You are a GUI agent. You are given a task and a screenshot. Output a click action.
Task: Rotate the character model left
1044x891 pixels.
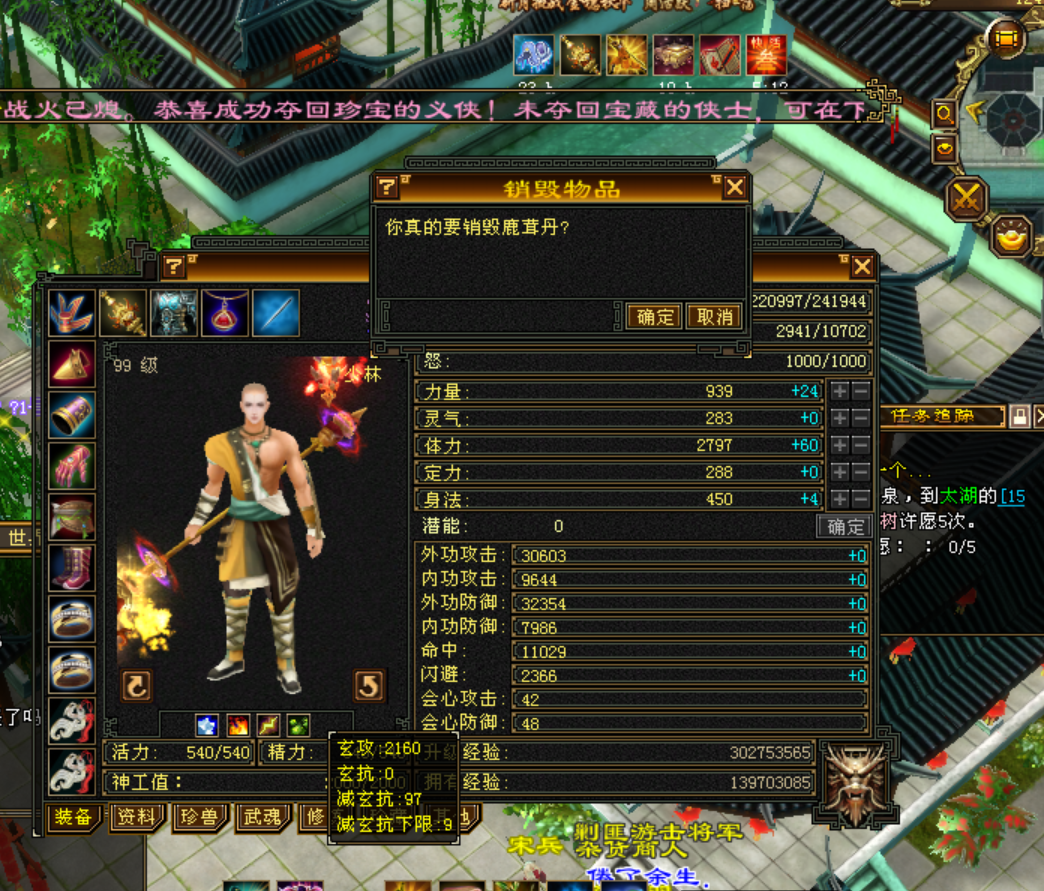pyautogui.click(x=137, y=685)
